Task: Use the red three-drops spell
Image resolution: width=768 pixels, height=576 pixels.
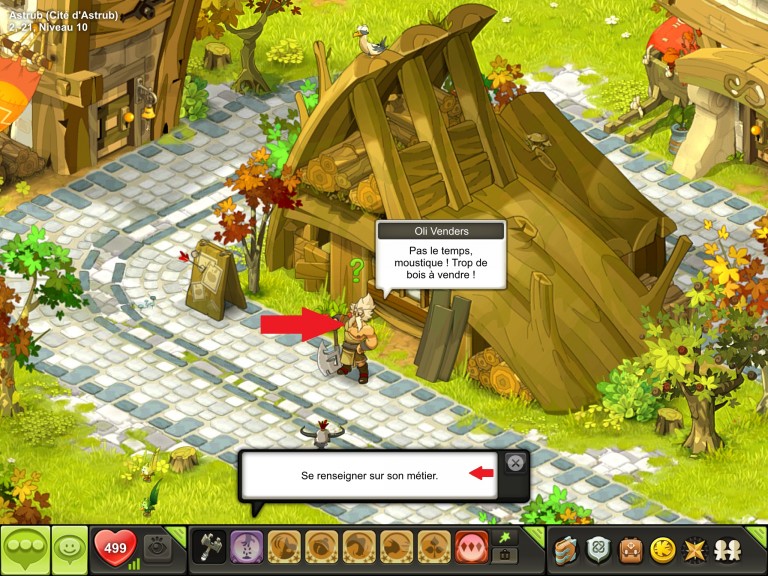Action: point(470,548)
